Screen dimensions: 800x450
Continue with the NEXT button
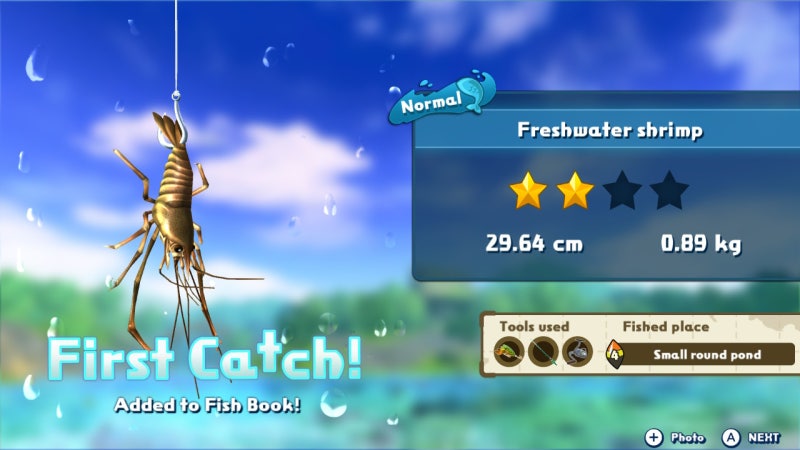(752, 437)
